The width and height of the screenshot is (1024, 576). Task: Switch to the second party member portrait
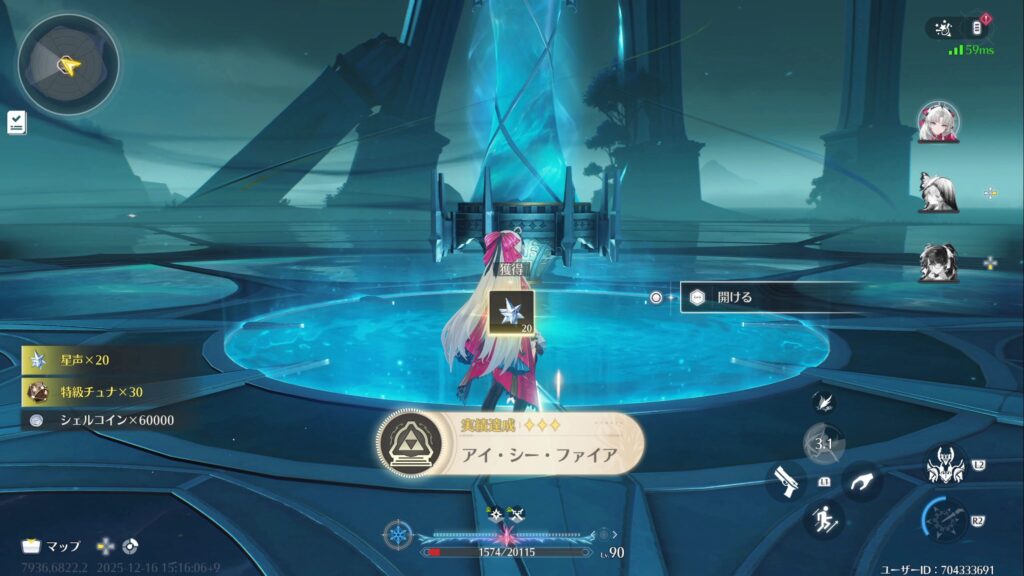click(x=938, y=192)
